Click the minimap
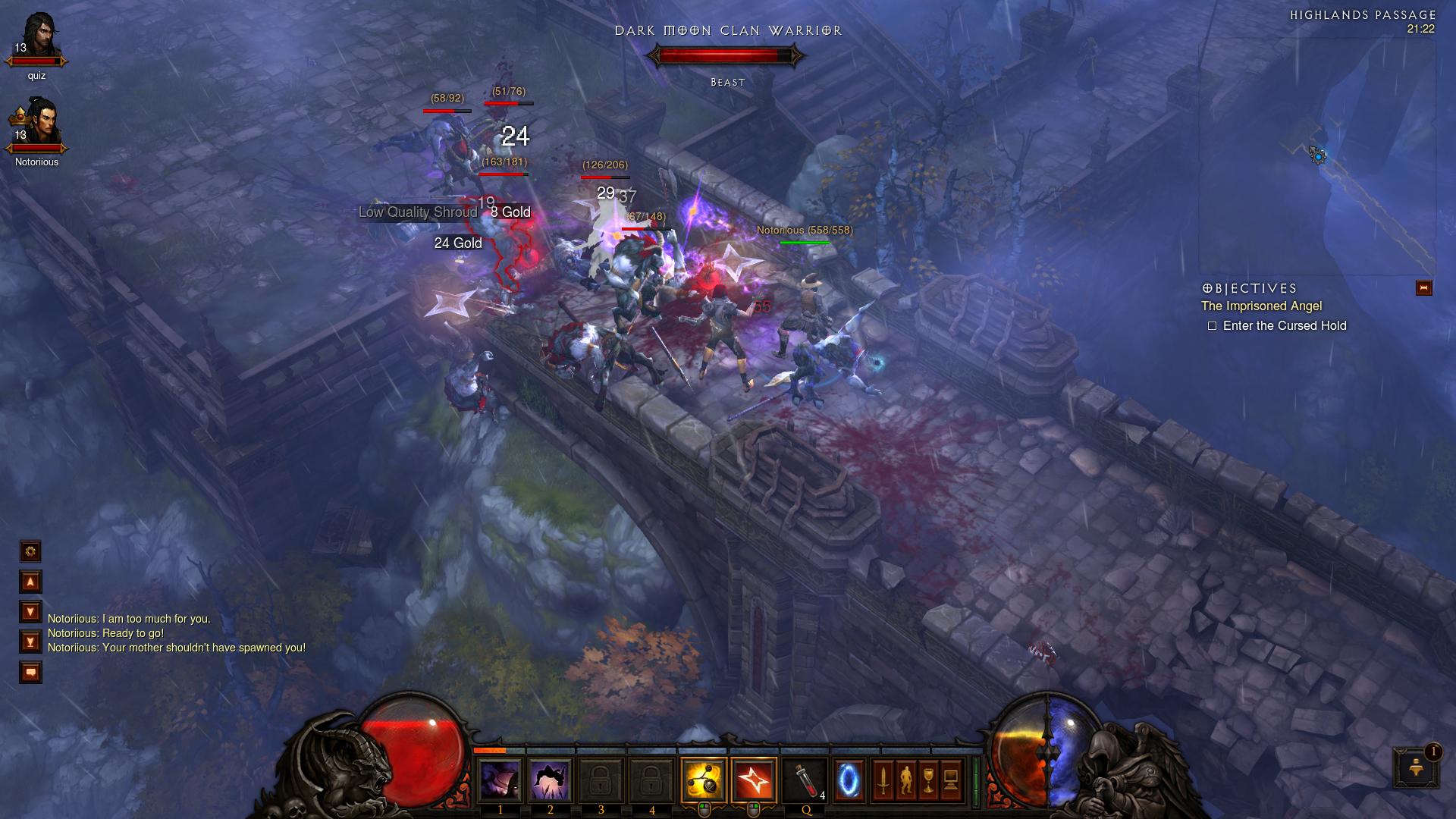This screenshot has width=1456, height=819. pos(1316,155)
